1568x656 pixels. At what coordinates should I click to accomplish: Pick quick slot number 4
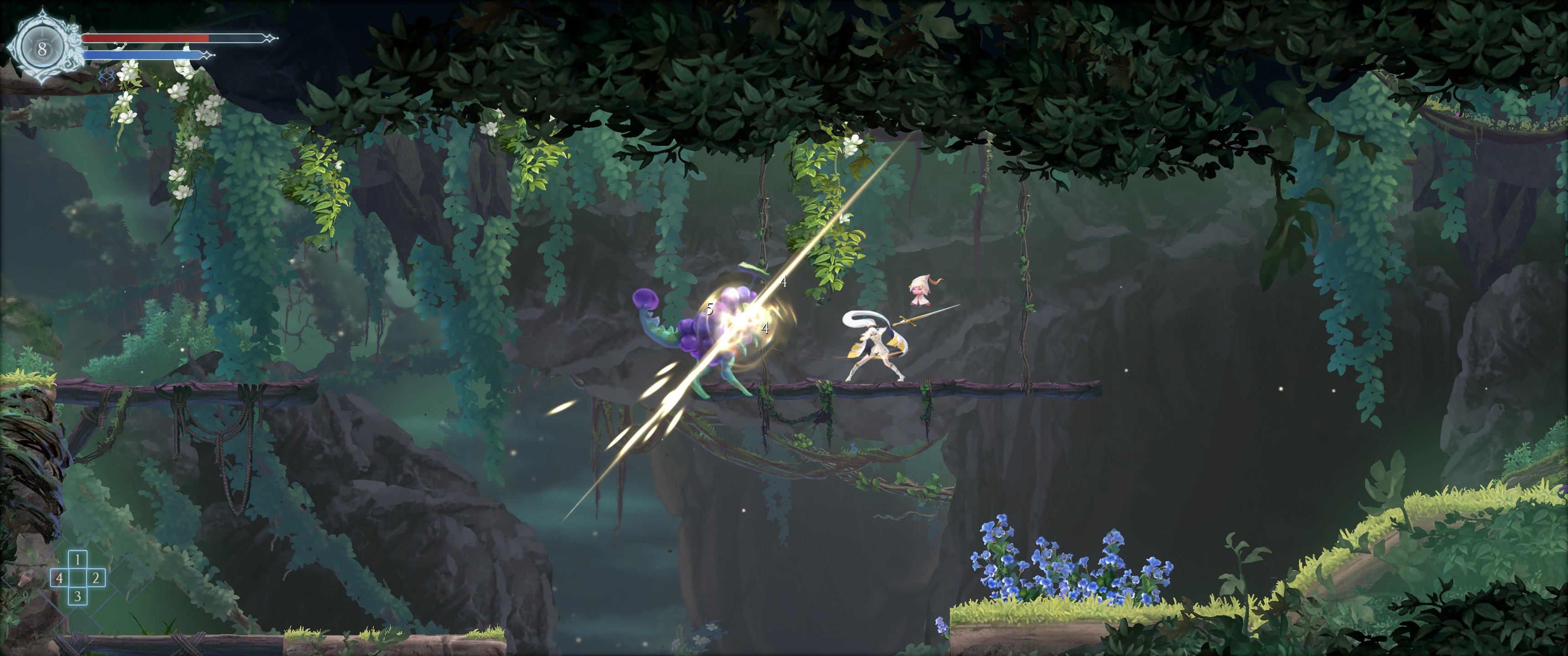59,578
